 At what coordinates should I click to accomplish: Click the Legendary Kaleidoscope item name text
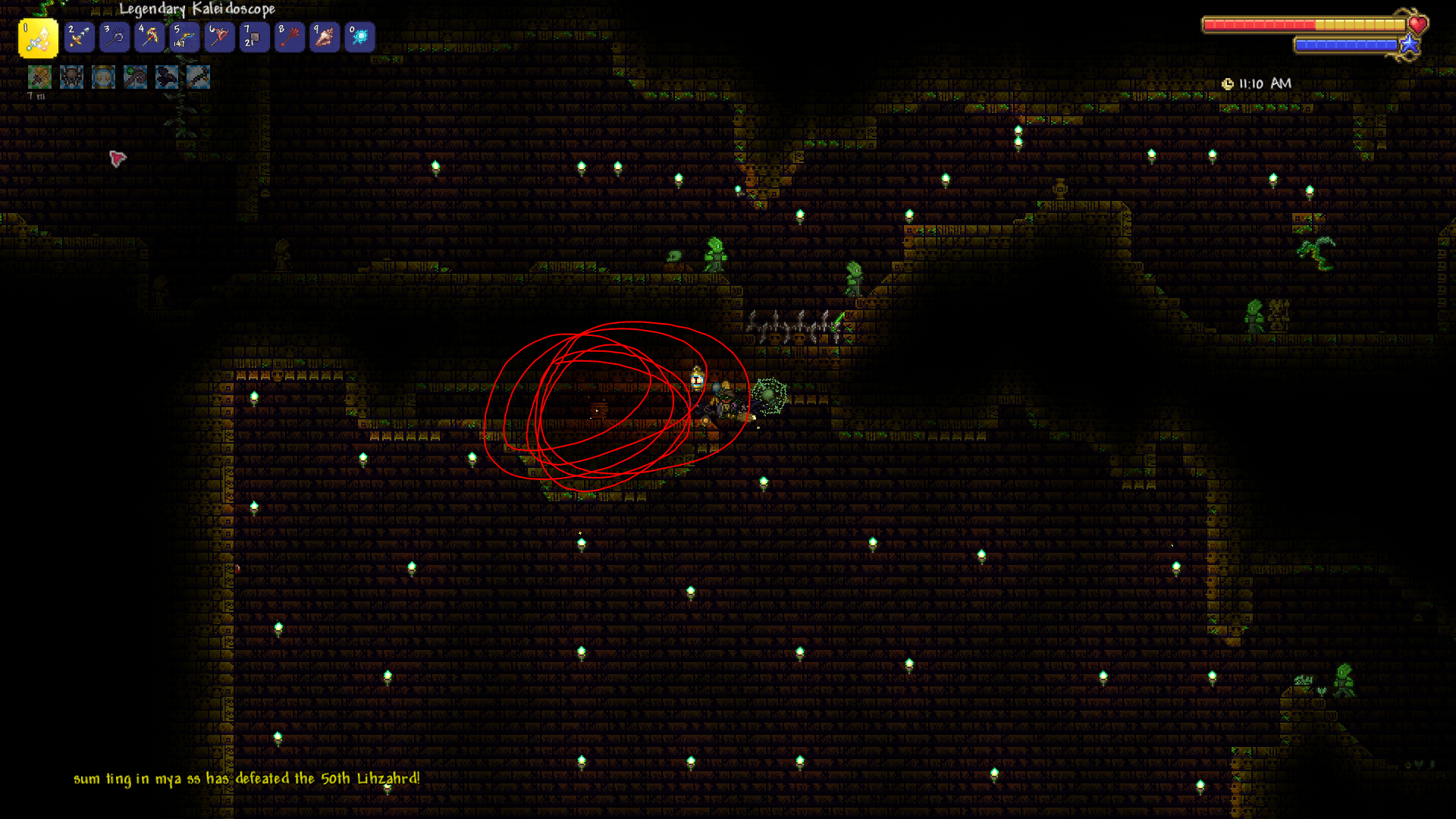[x=197, y=9]
